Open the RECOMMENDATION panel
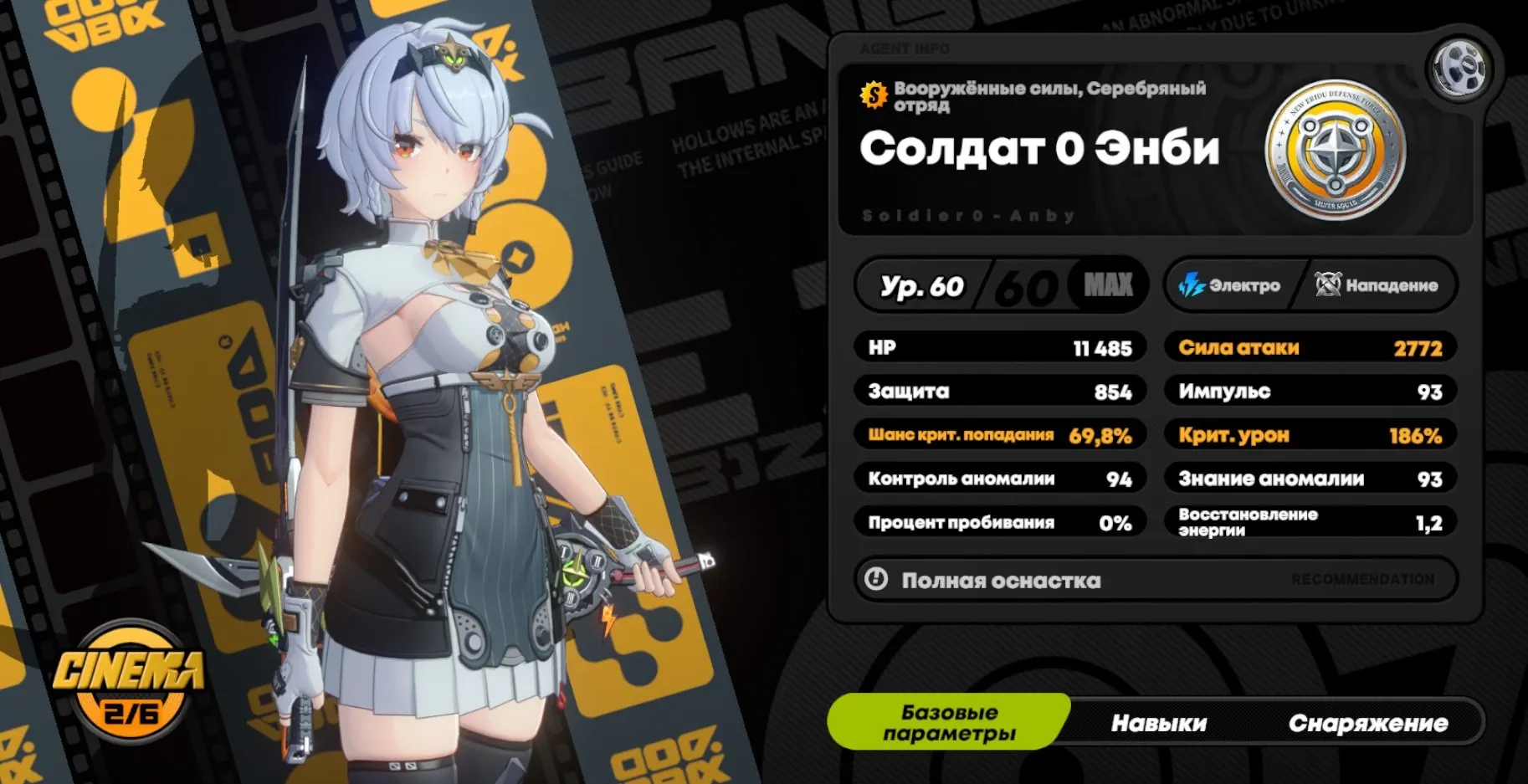 [x=1364, y=579]
